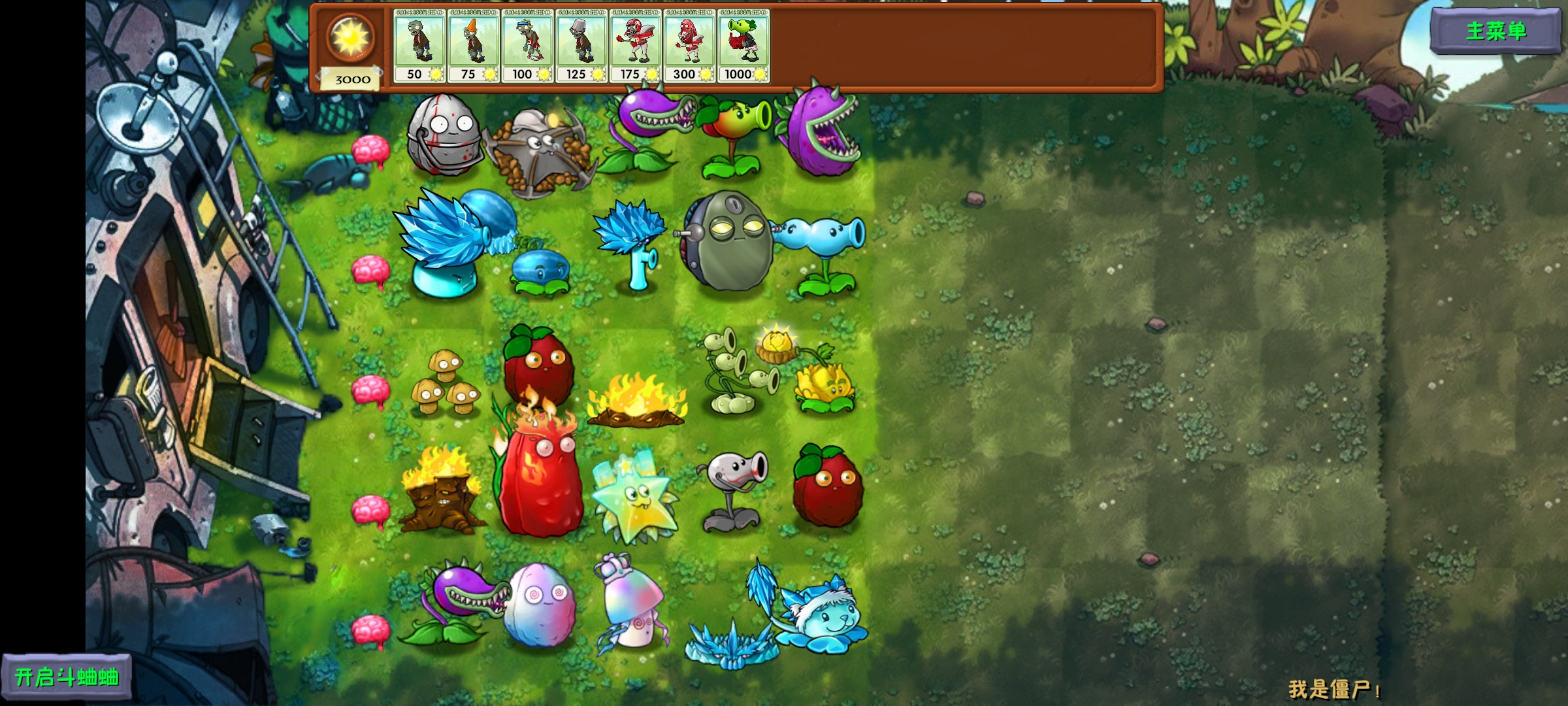Click the golden sun counter showing 3000
The width and height of the screenshot is (1568, 706).
350,46
